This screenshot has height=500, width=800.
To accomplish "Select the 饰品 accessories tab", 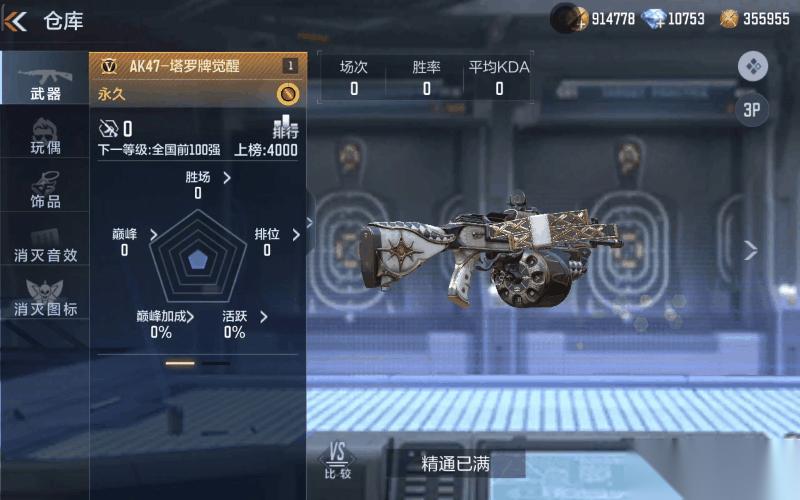I will coord(45,190).
